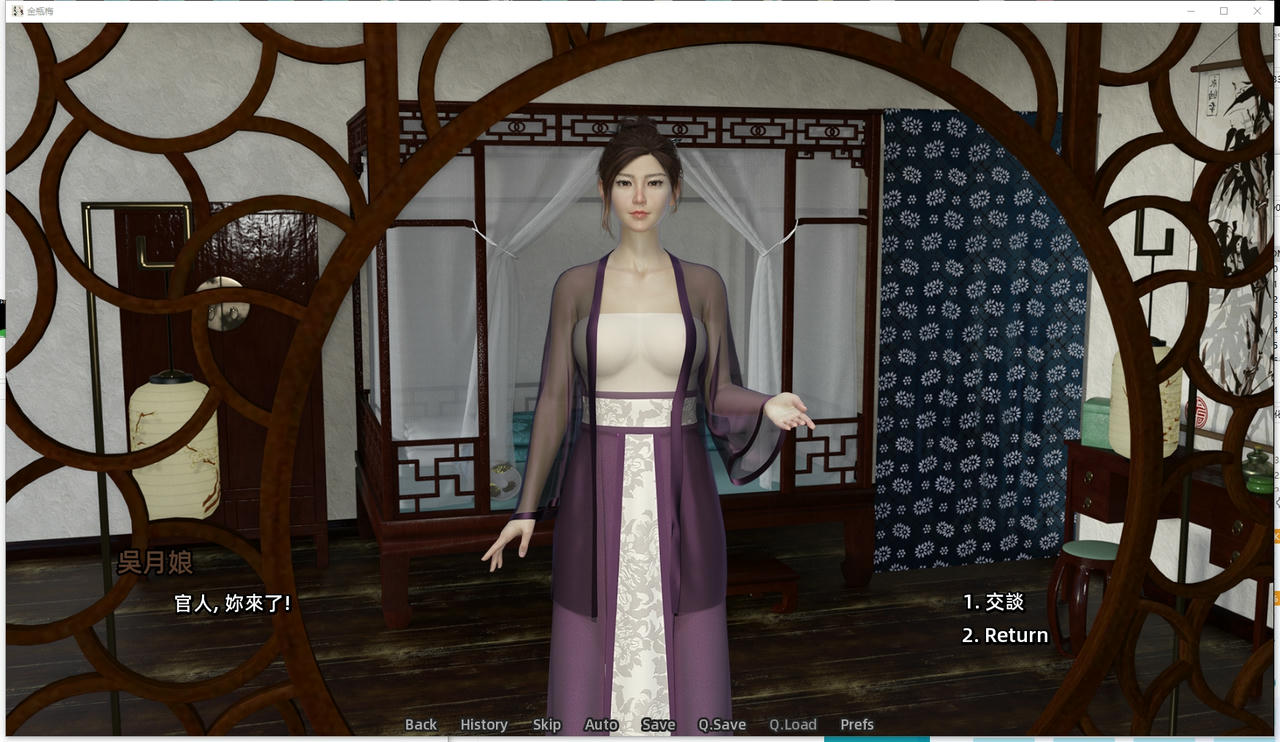Viewport: 1280px width, 742px height.
Task: Perform a quick save with Q.Save
Action: coord(720,724)
